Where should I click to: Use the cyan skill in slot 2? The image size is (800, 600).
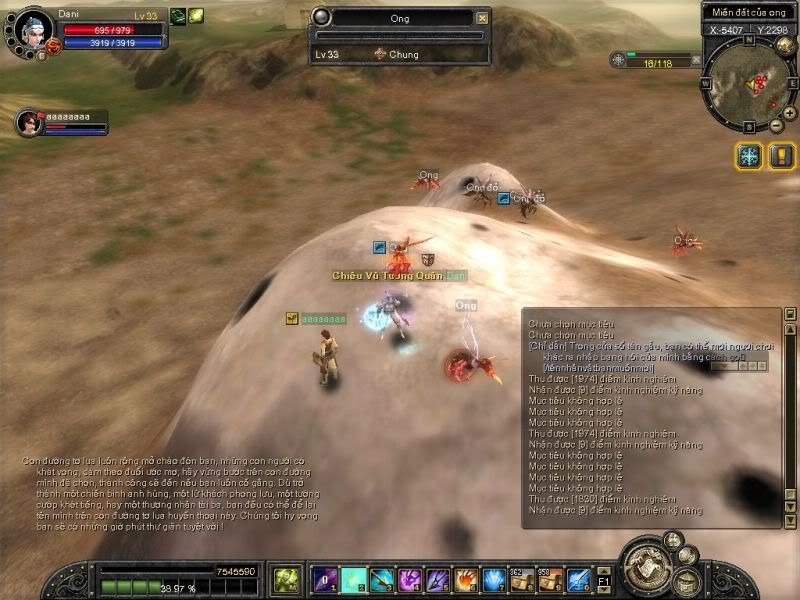(353, 580)
